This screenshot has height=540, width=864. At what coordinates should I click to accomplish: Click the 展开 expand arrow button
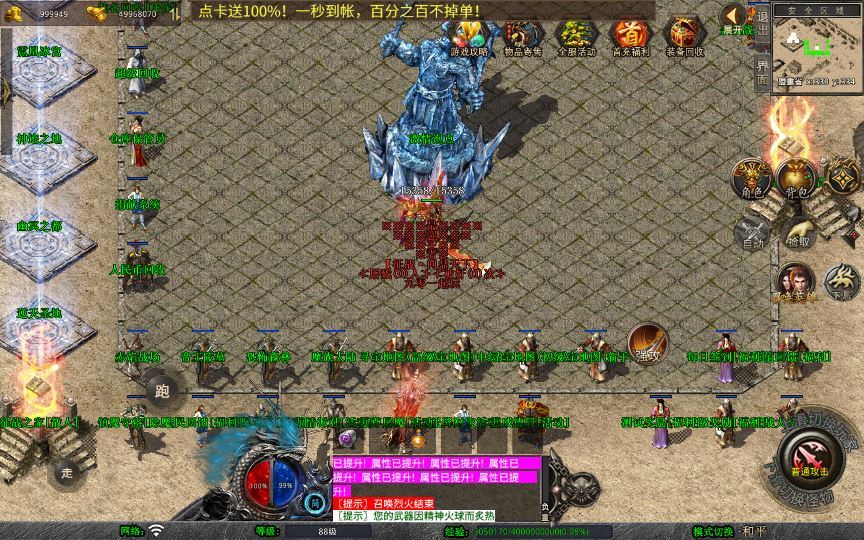pos(736,18)
